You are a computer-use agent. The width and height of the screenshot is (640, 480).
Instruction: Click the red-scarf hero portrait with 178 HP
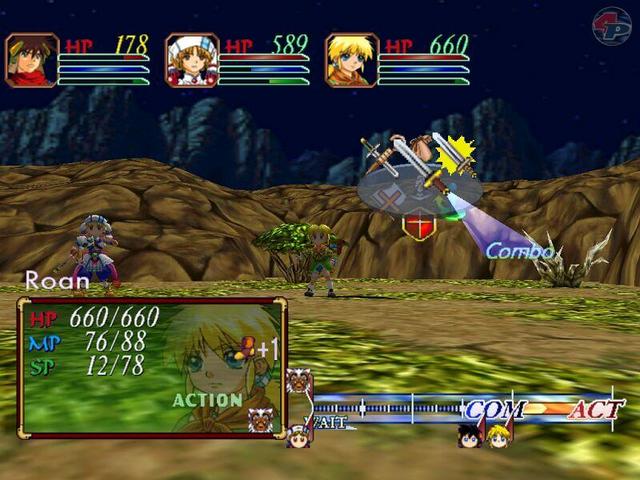coord(32,60)
